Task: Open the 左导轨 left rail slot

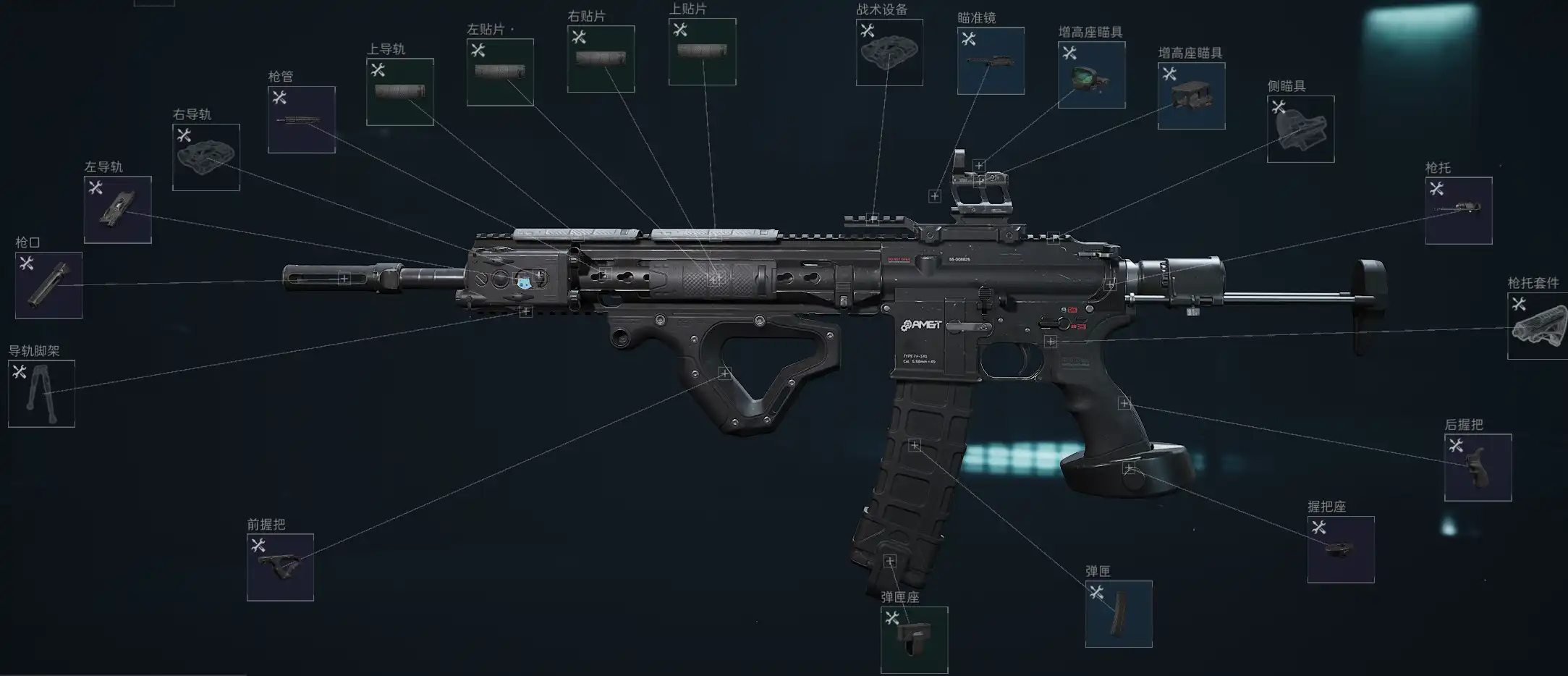Action: 118,210
